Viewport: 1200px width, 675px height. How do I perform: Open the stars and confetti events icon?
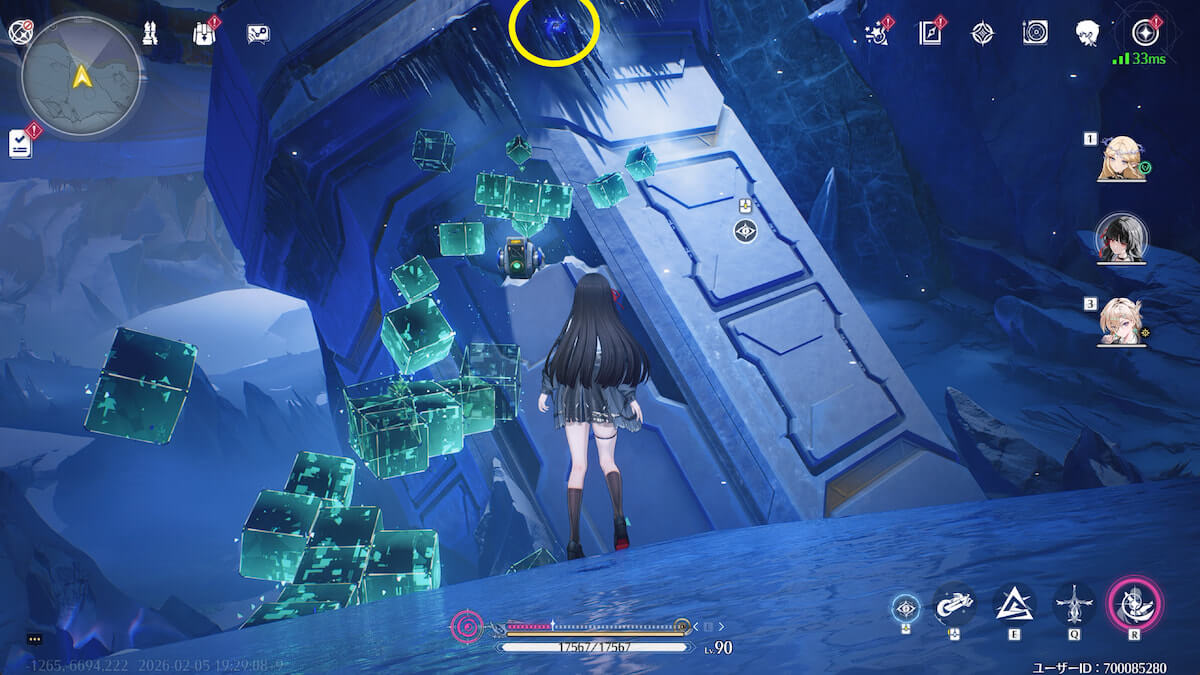tap(877, 33)
